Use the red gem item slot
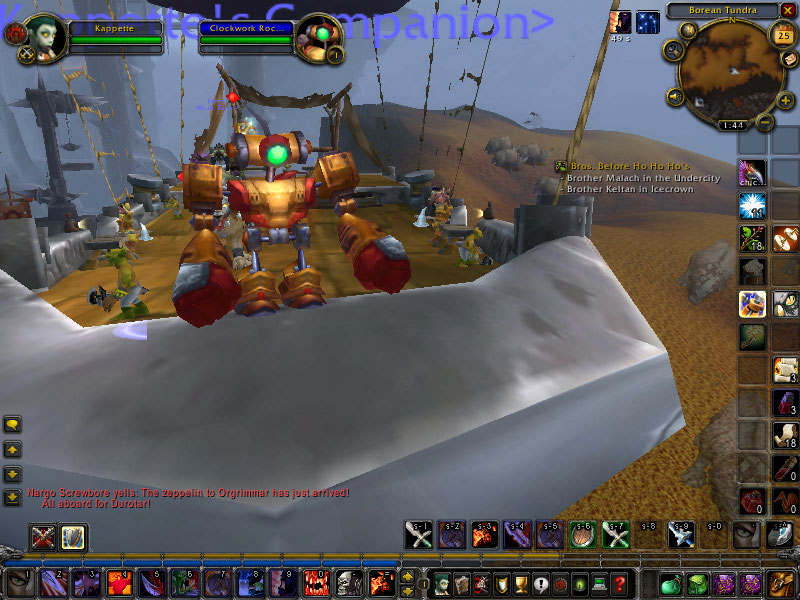The height and width of the screenshot is (600, 800). [x=751, y=499]
